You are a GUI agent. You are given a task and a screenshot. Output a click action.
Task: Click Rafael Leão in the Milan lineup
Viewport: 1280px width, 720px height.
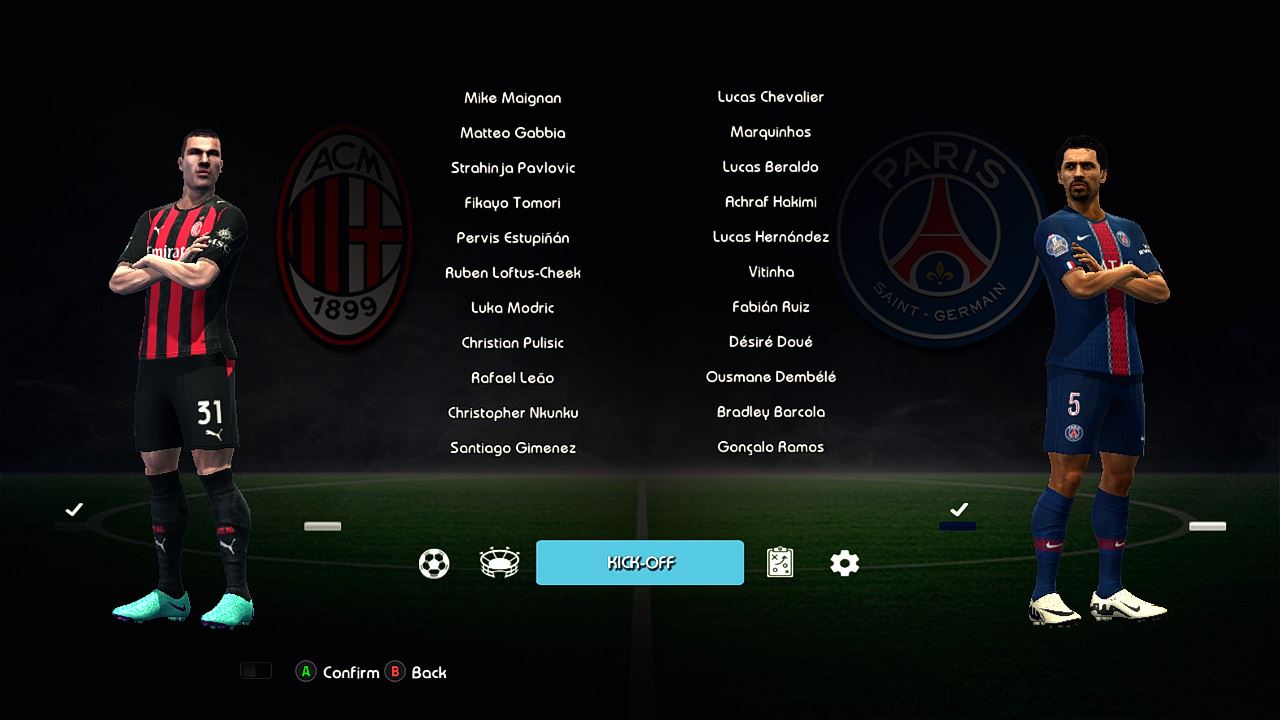click(x=513, y=378)
